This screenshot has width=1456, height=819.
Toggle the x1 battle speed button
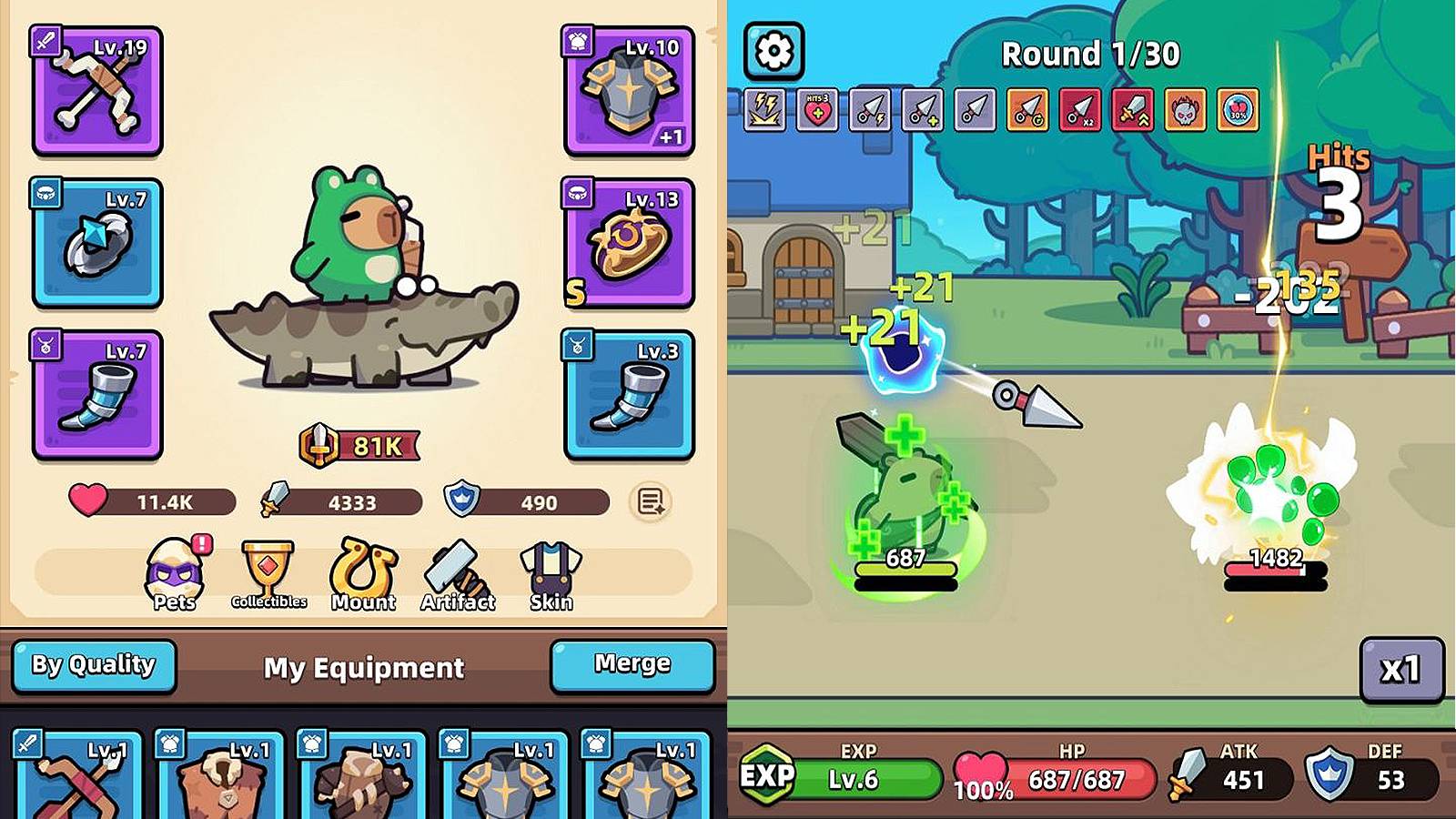coord(1401,671)
